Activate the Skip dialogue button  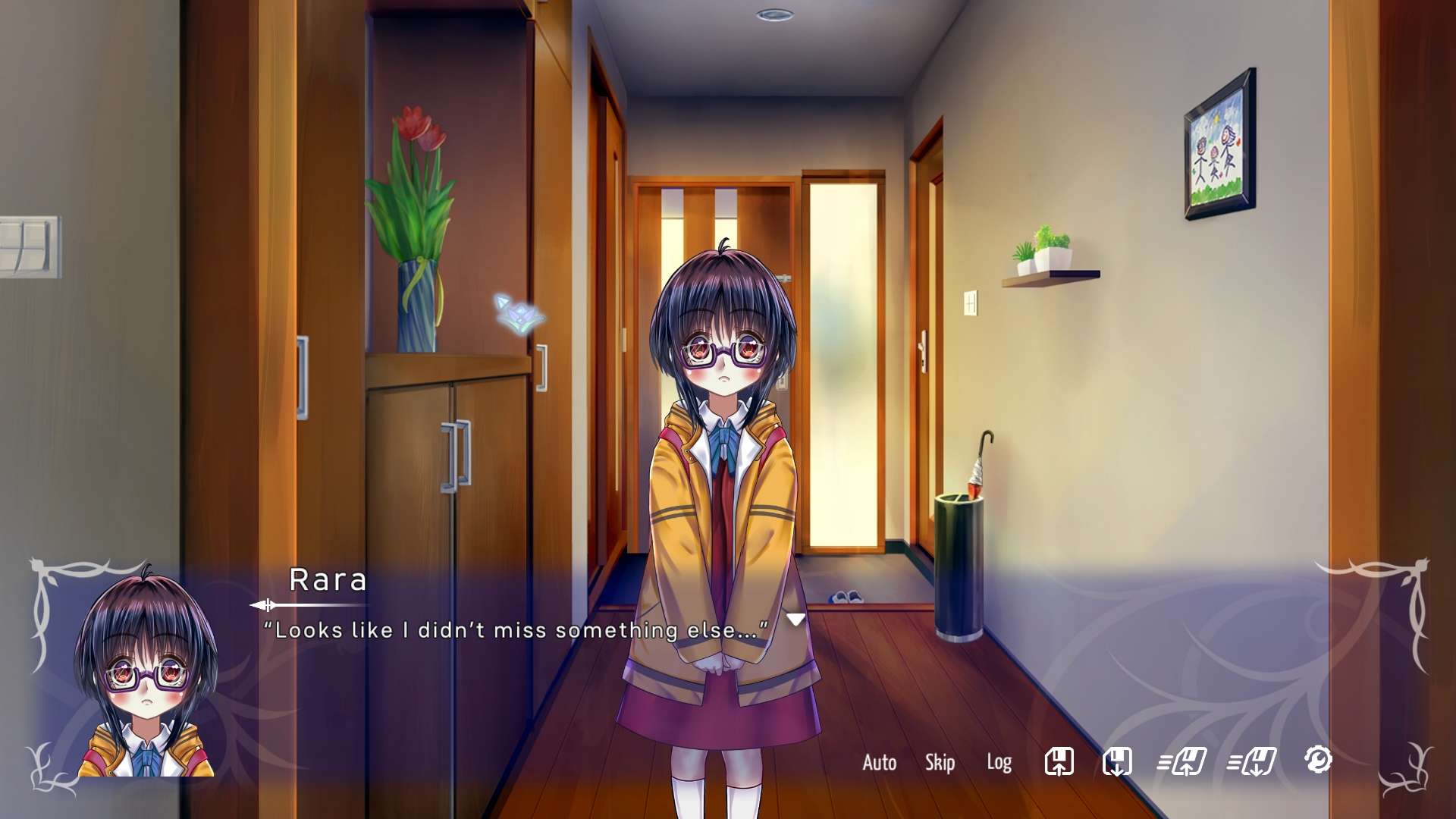[x=940, y=762]
